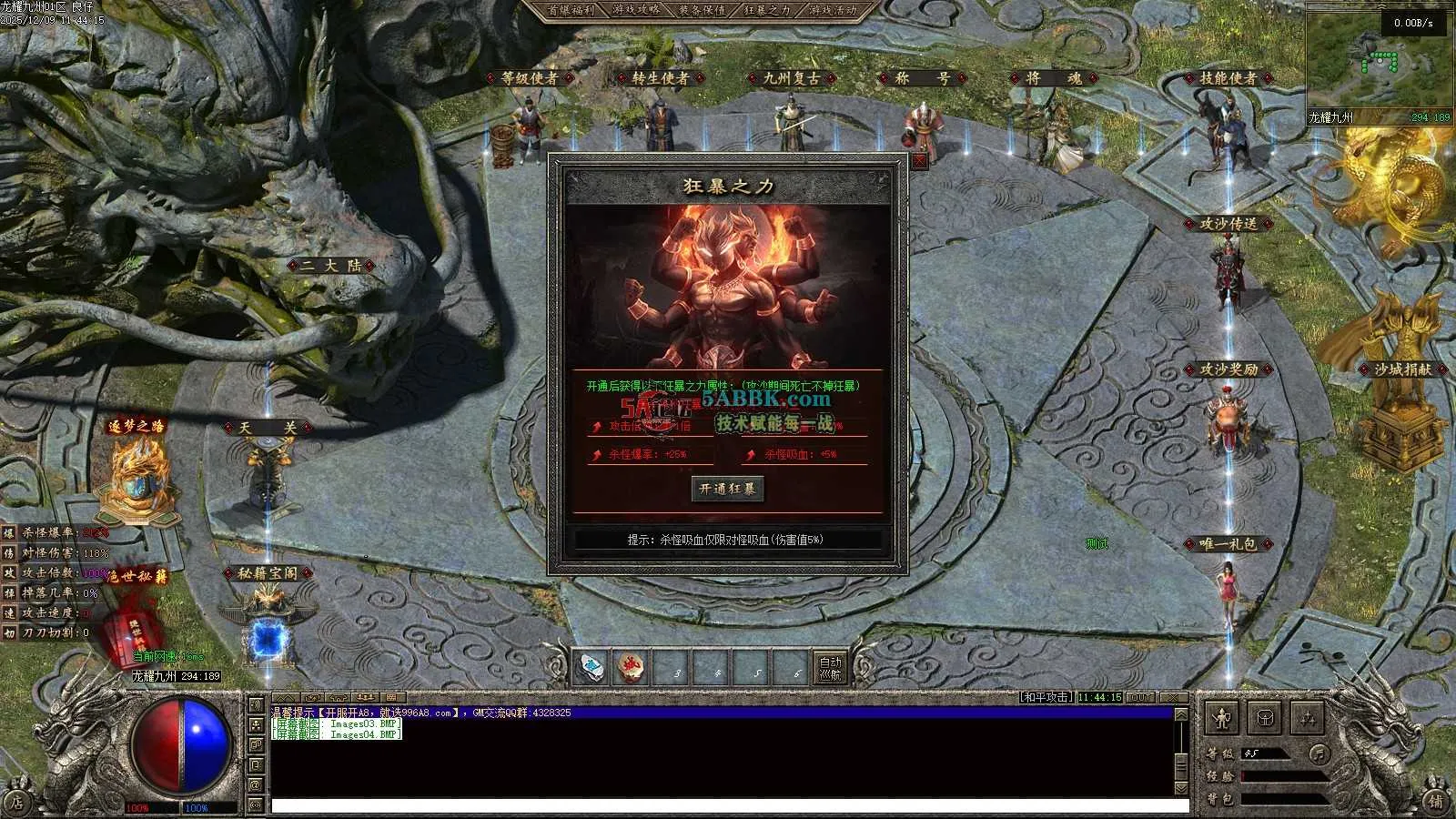Open the character equipment panel icon
This screenshot has height=819, width=1456.
(x=1222, y=719)
